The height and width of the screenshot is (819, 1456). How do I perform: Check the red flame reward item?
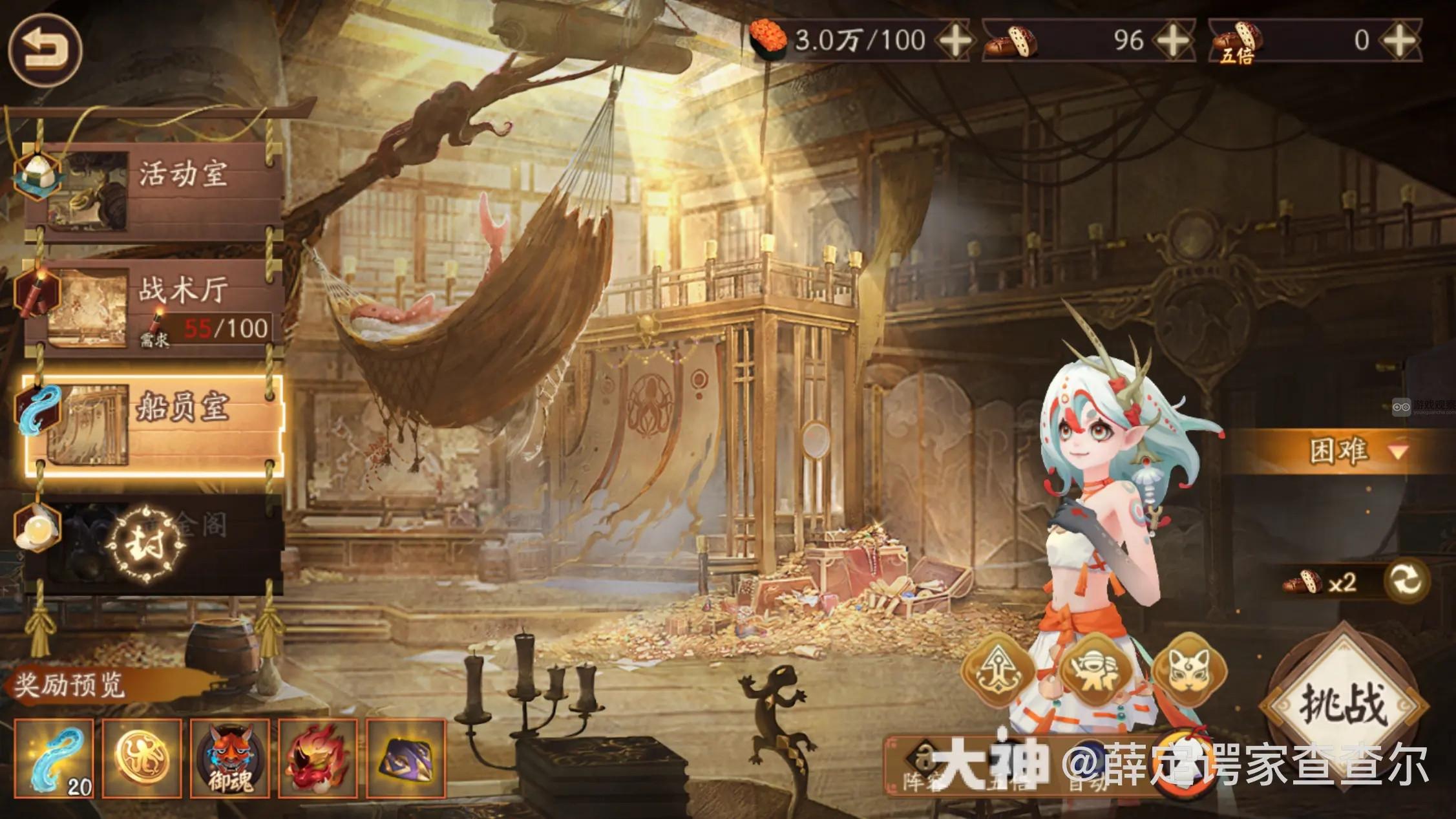coord(317,759)
